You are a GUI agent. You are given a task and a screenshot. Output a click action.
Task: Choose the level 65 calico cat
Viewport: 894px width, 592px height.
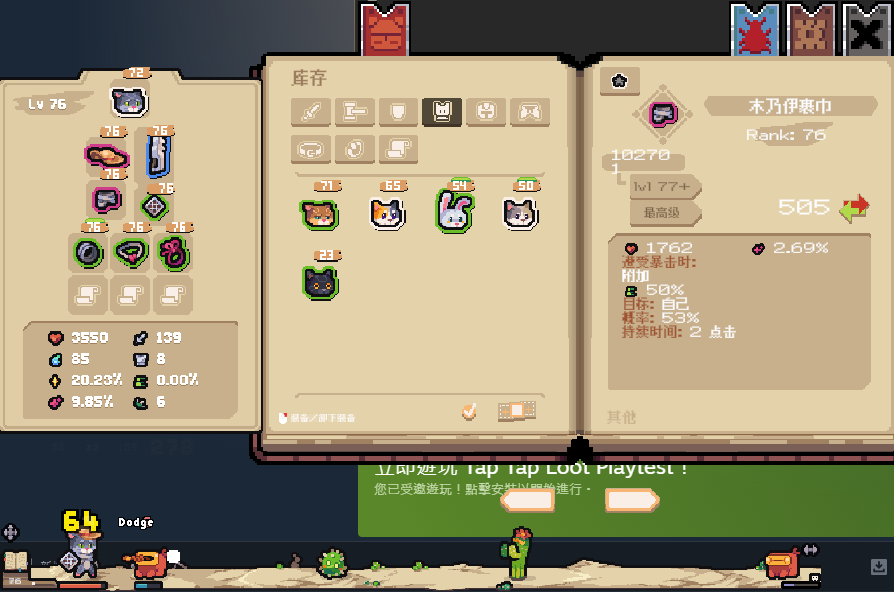tap(388, 213)
